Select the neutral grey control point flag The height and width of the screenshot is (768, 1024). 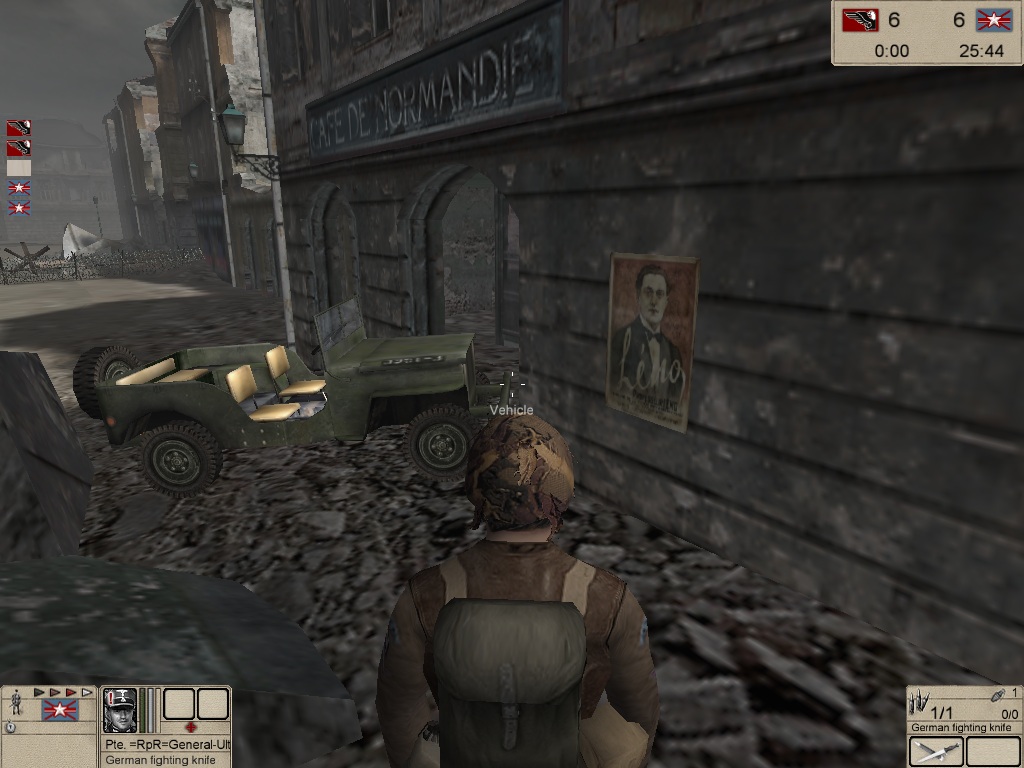[18, 168]
